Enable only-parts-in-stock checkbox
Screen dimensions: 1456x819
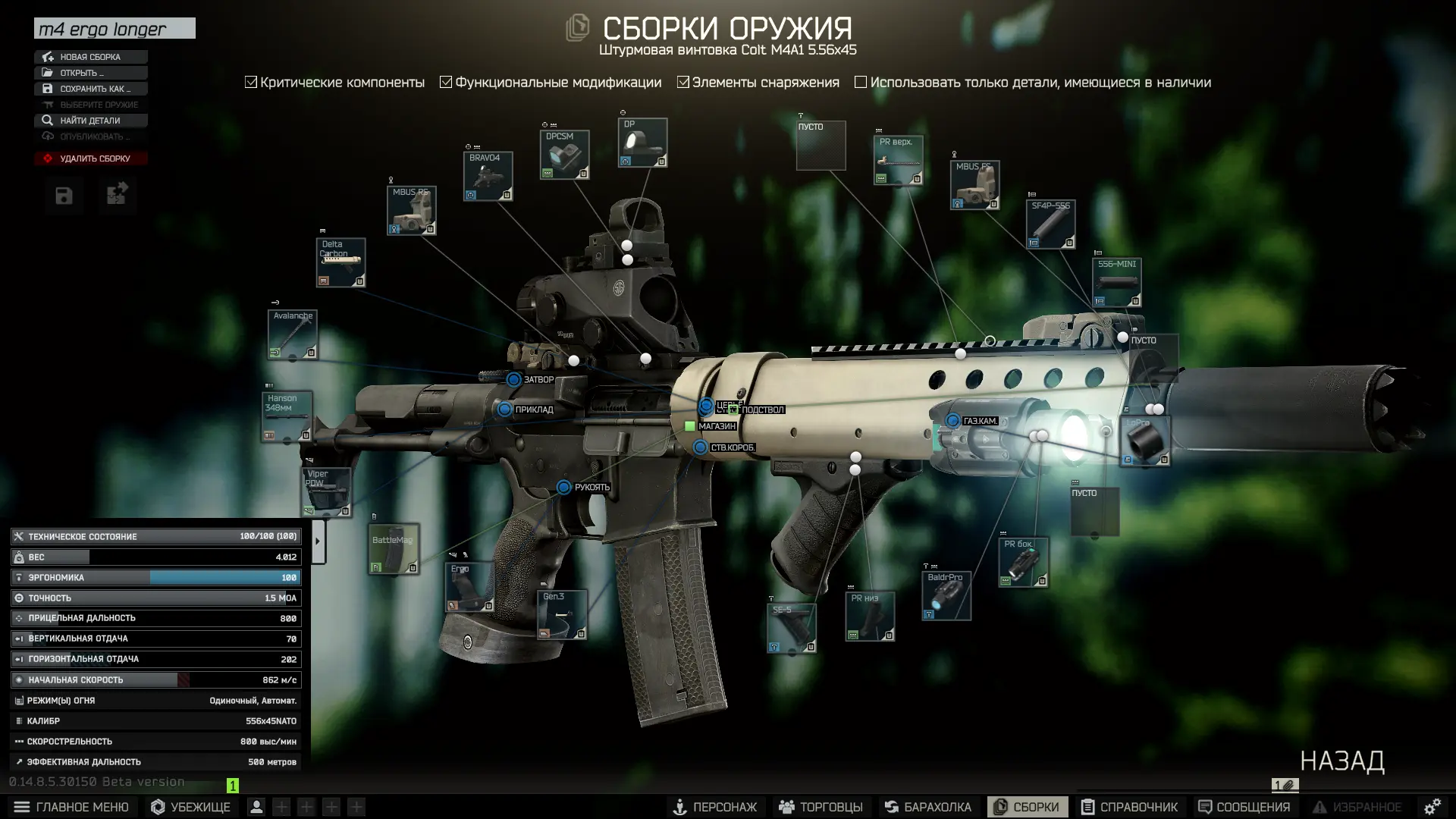861,82
